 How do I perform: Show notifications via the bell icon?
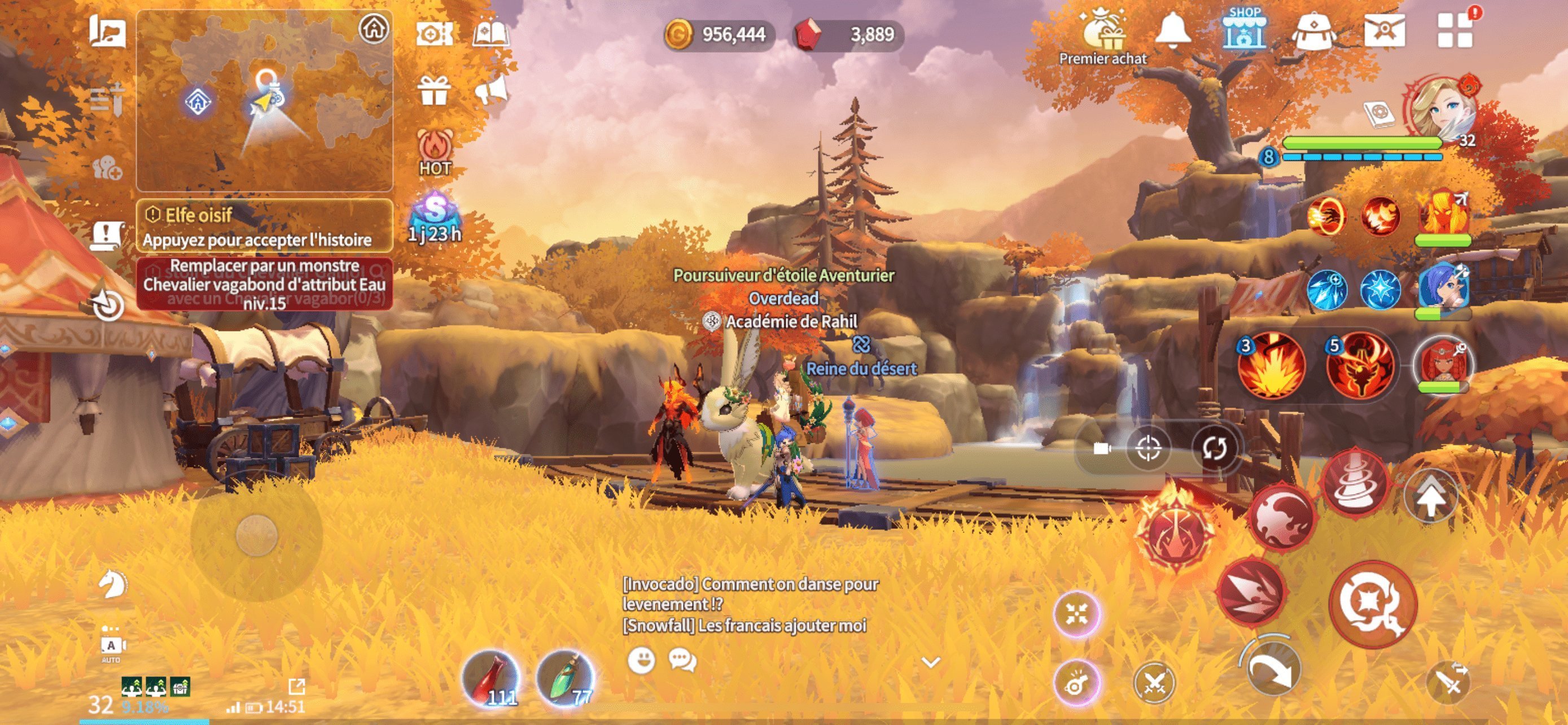tap(1172, 30)
